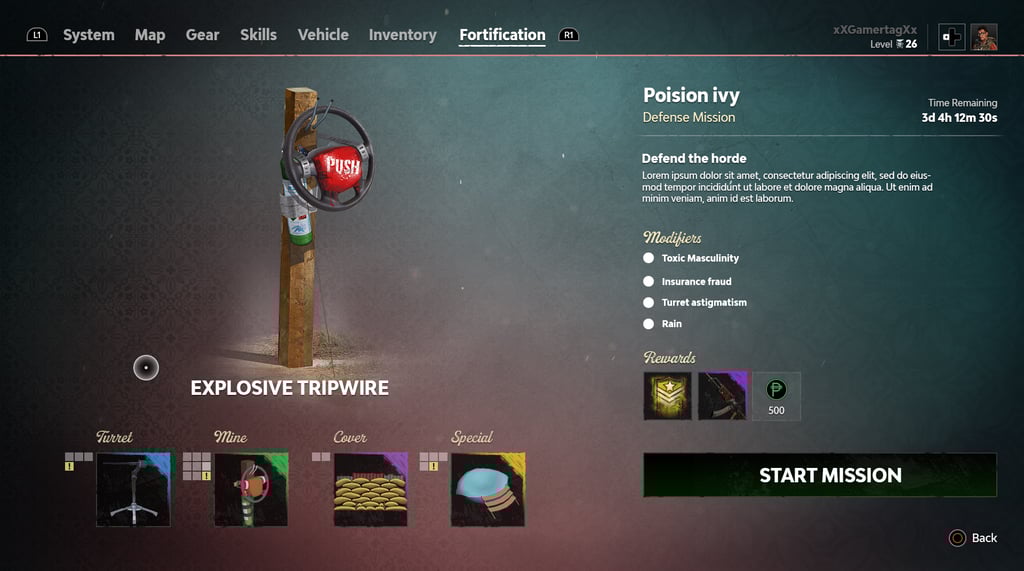1024x571 pixels.
Task: Open the Inventory tab
Action: (402, 35)
